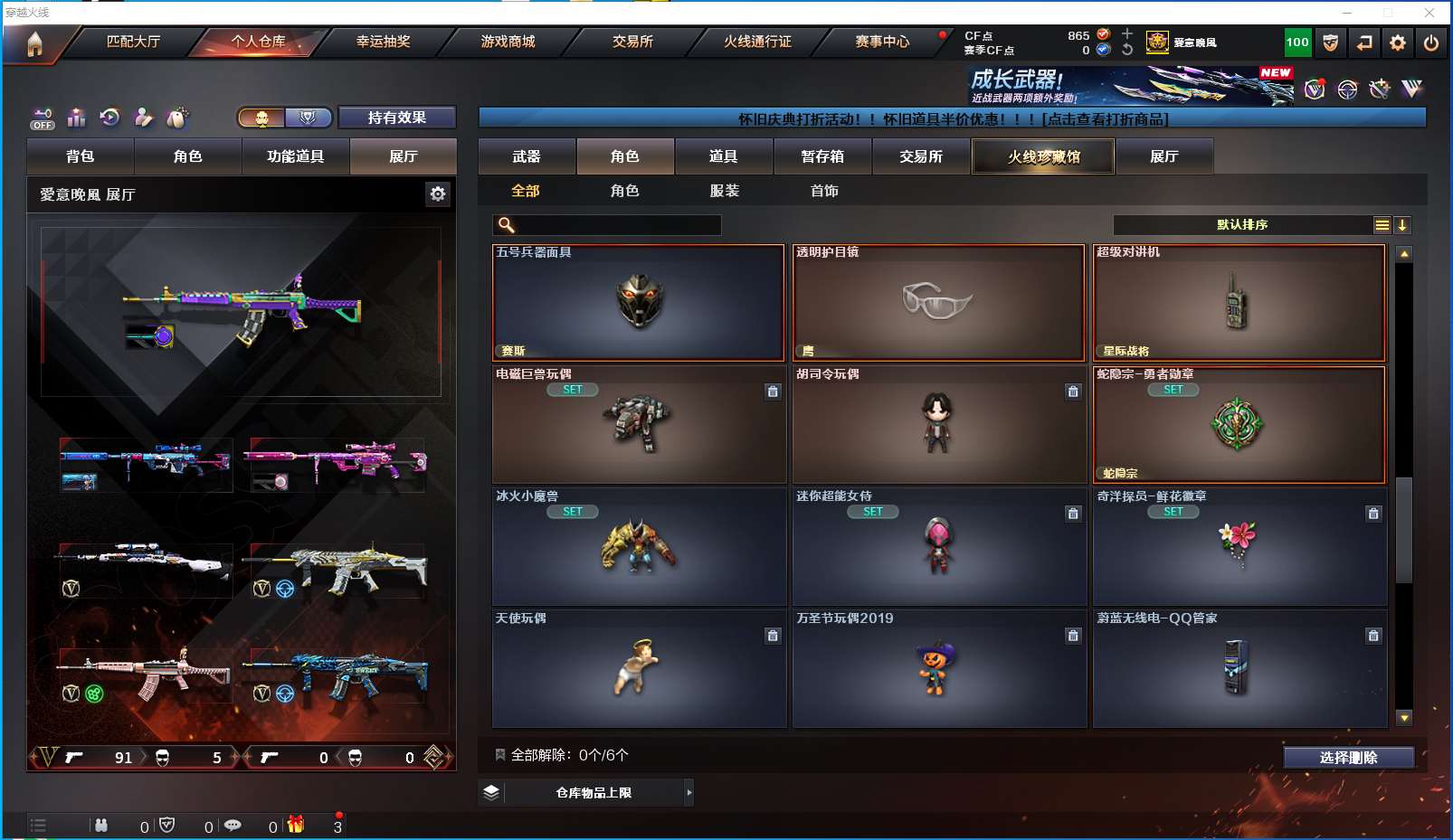This screenshot has height=840, width=1453.
Task: Filter items by 服装 clothing
Action: (x=725, y=191)
